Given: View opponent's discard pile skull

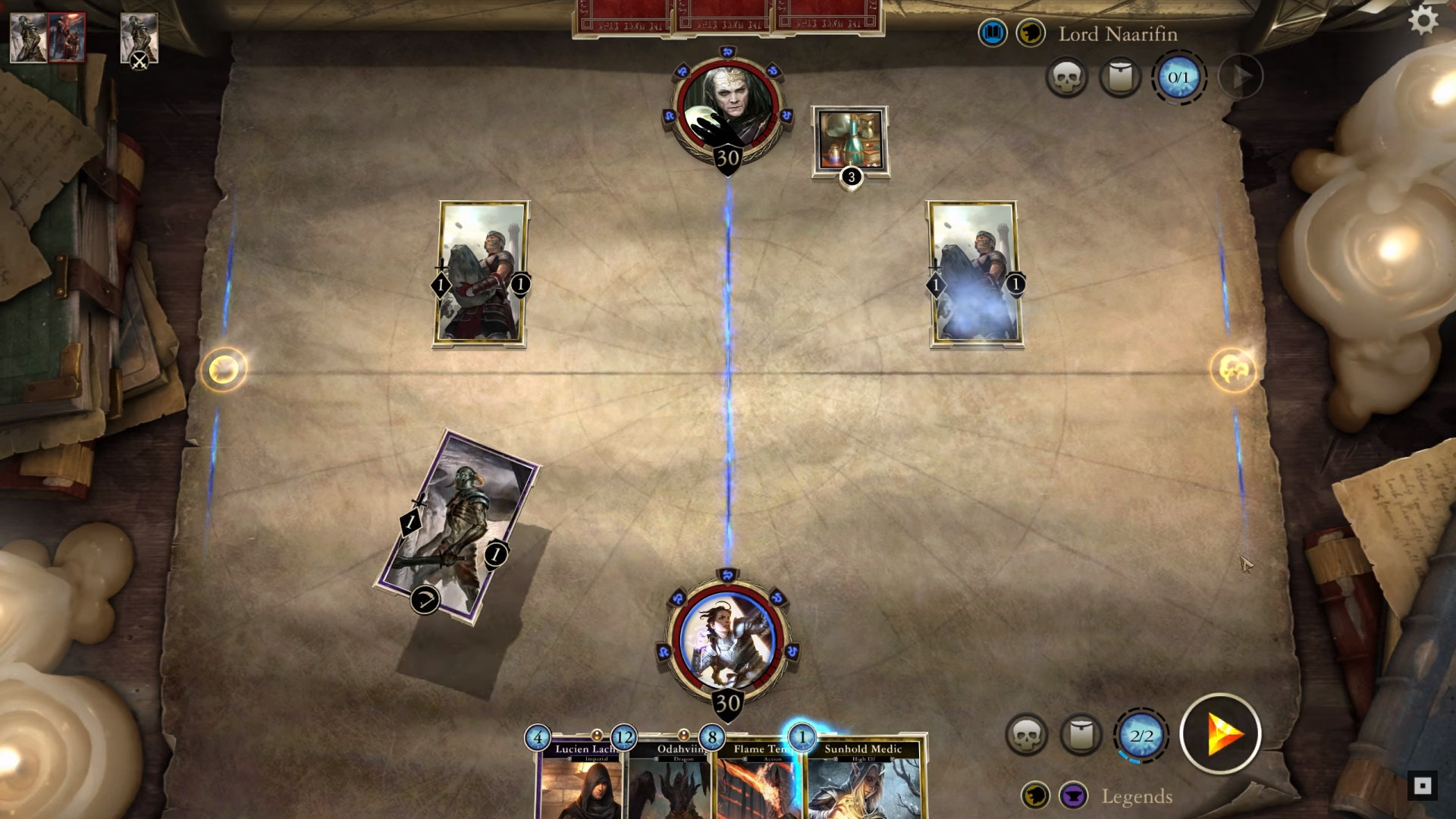Looking at the screenshot, I should pyautogui.click(x=1066, y=77).
